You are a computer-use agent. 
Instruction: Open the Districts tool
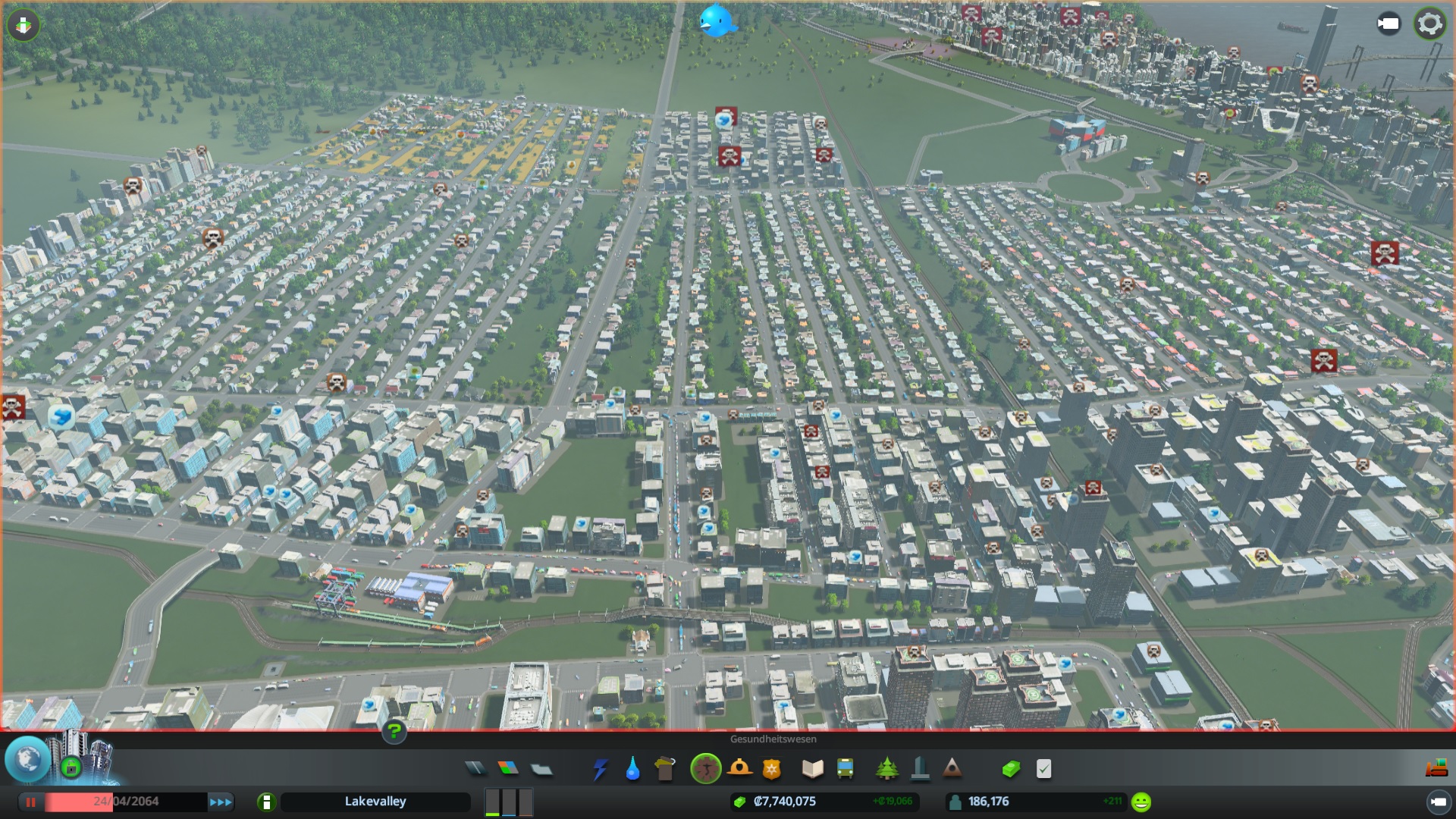(x=541, y=769)
